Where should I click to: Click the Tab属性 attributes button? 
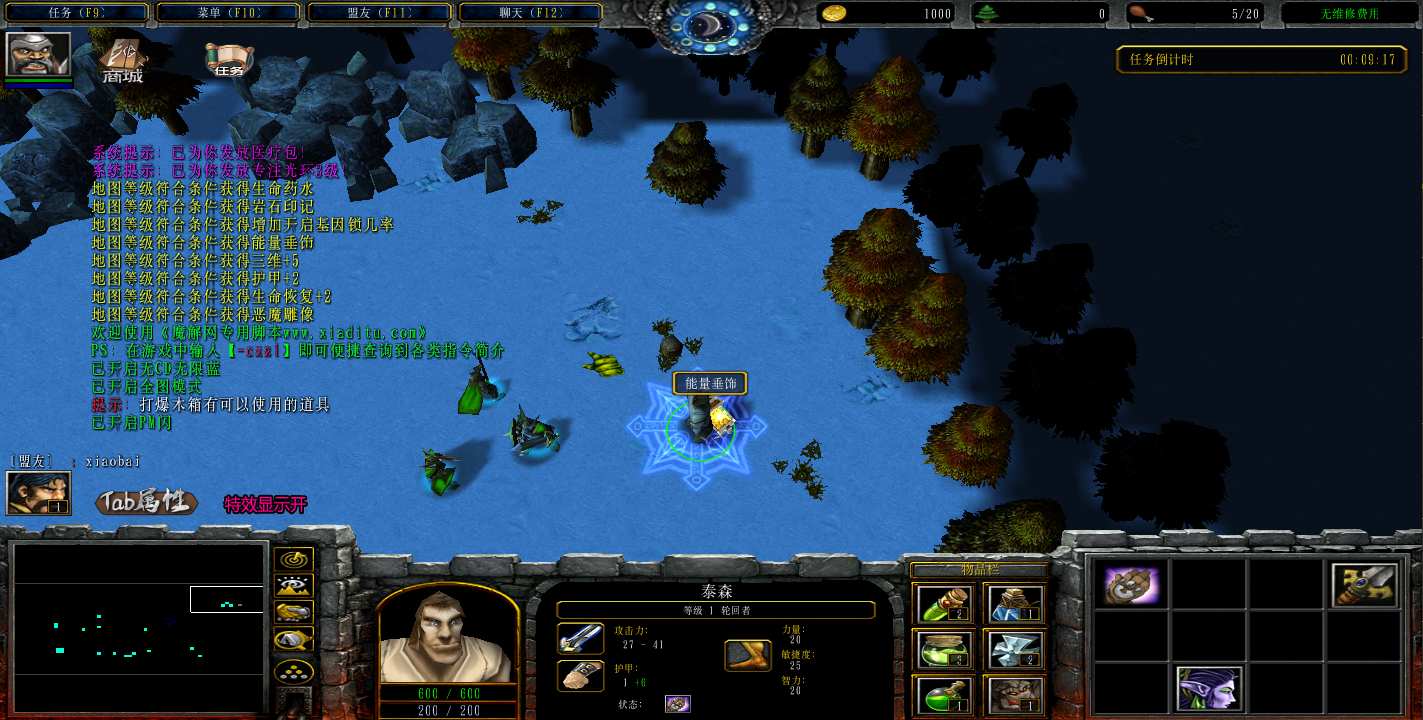click(146, 502)
